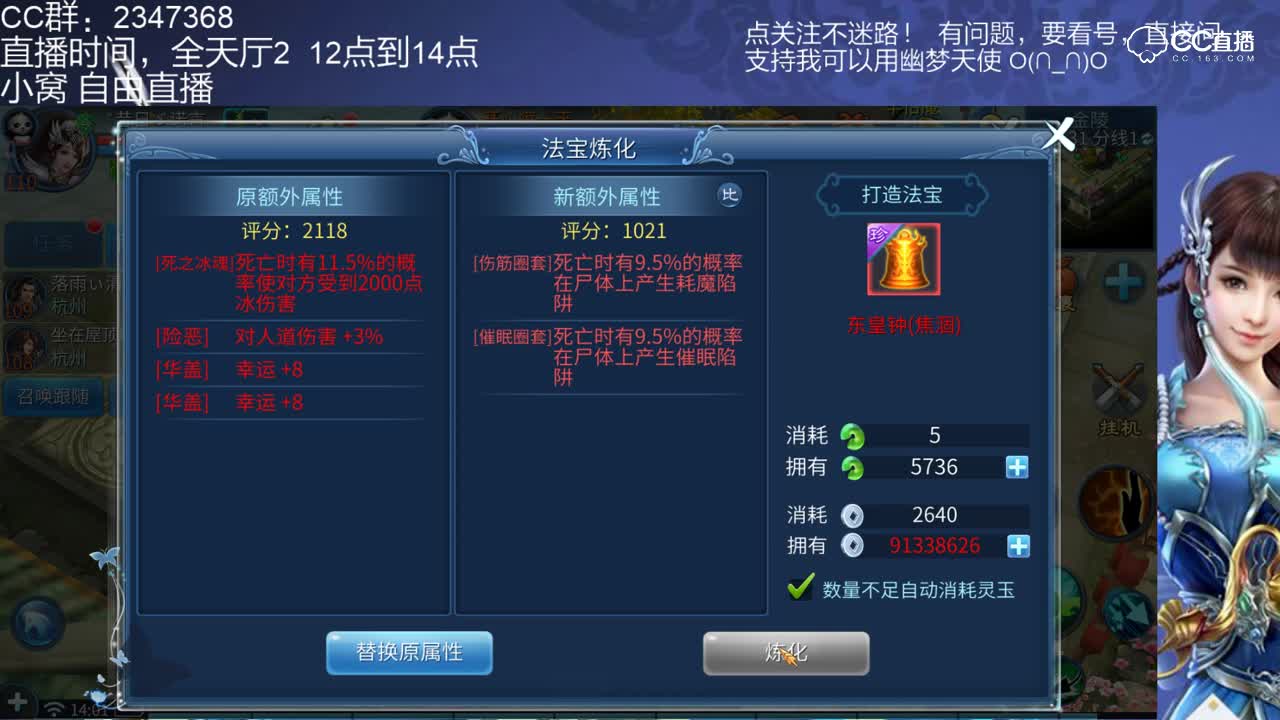Select the 东皇钟(焦涸) treasure icon
Screen dimensions: 1280x720
[x=903, y=260]
